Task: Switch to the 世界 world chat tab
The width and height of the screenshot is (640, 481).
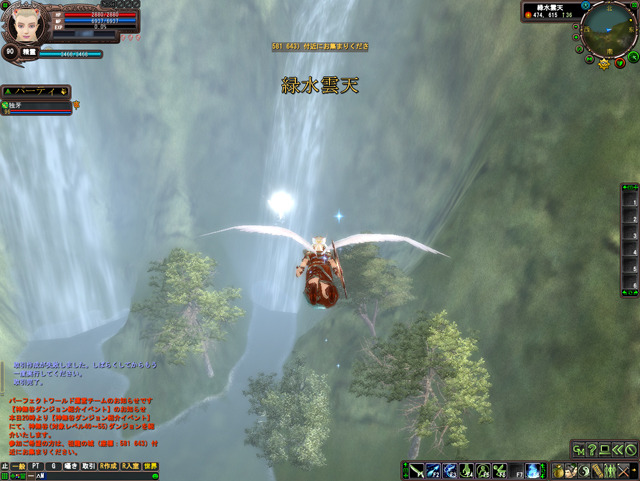Action: (150, 466)
